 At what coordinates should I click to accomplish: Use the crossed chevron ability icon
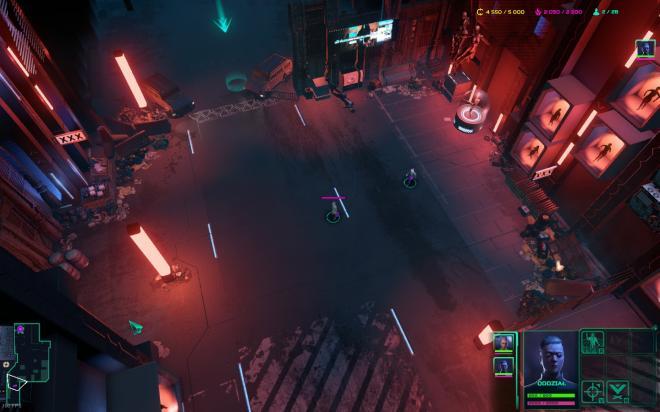point(618,390)
